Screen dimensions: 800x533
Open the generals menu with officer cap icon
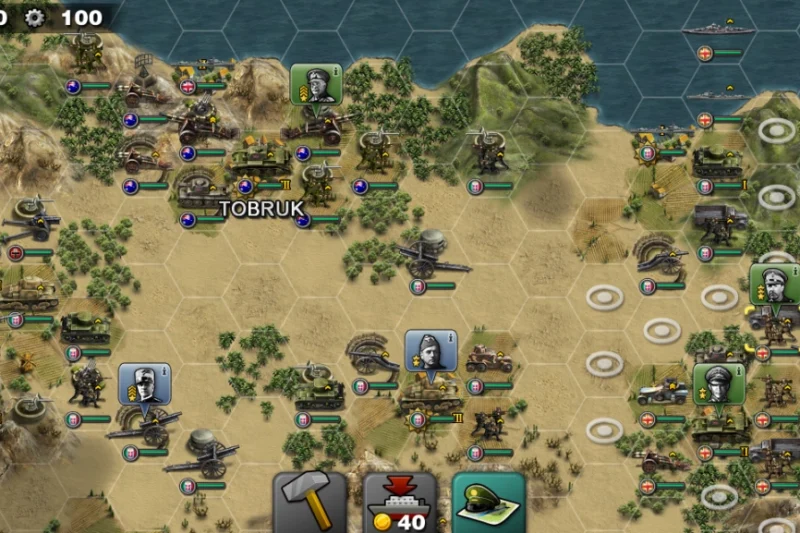coord(489,502)
